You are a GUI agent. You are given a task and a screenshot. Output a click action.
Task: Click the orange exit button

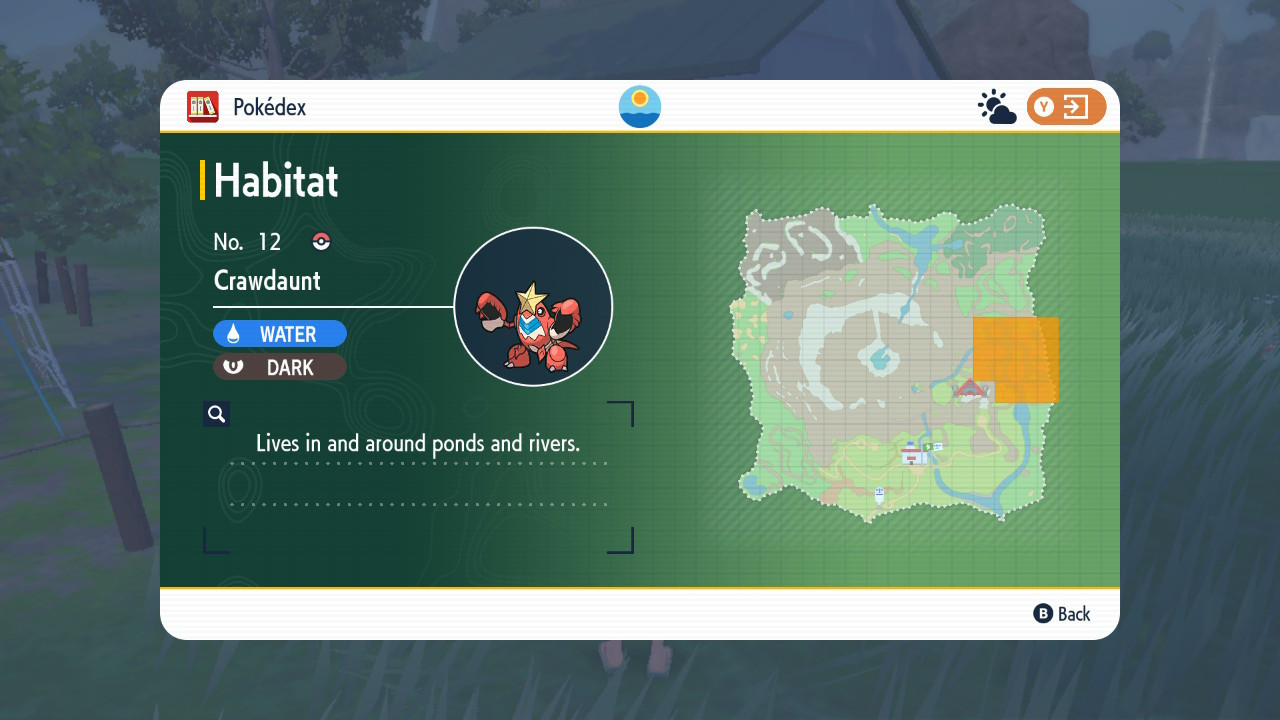(1066, 107)
